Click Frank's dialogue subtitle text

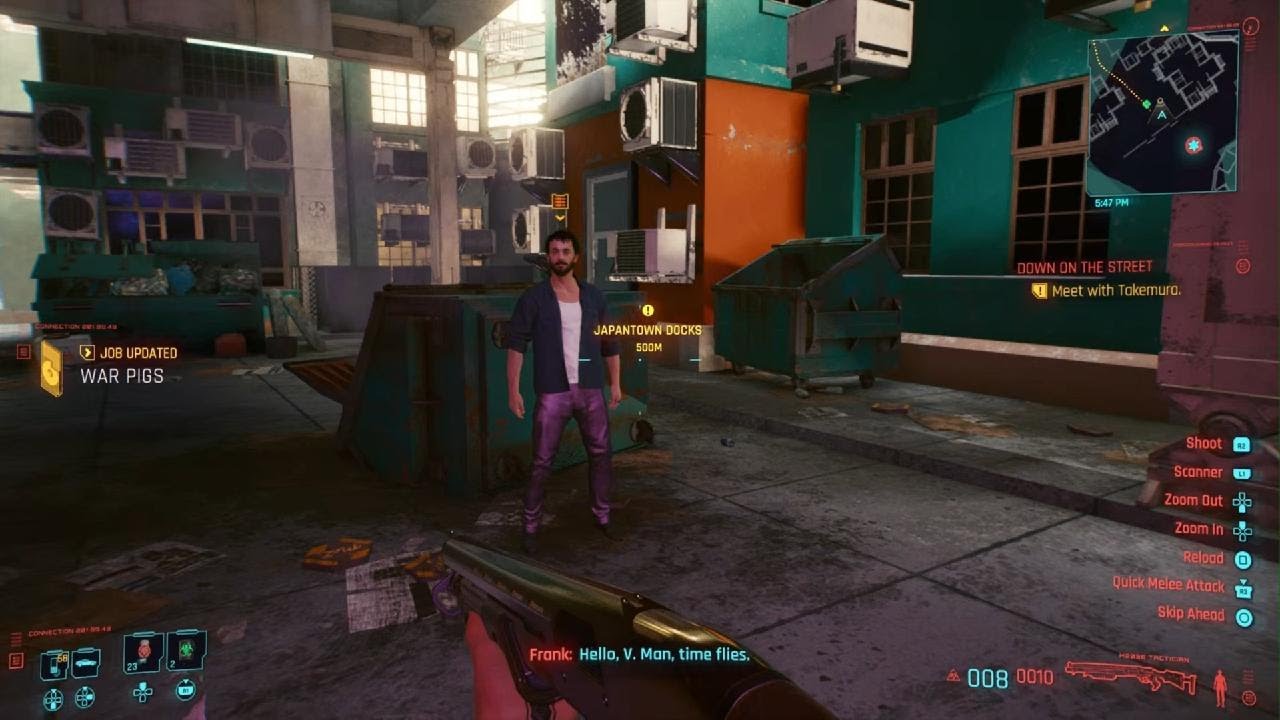coord(640,654)
